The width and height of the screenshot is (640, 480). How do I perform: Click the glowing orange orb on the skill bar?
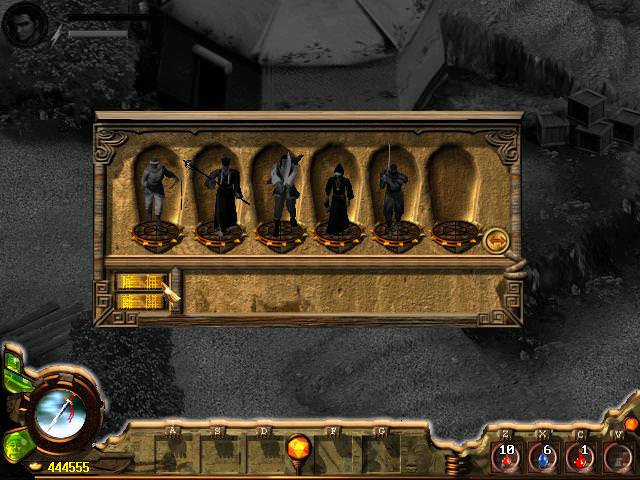click(298, 447)
